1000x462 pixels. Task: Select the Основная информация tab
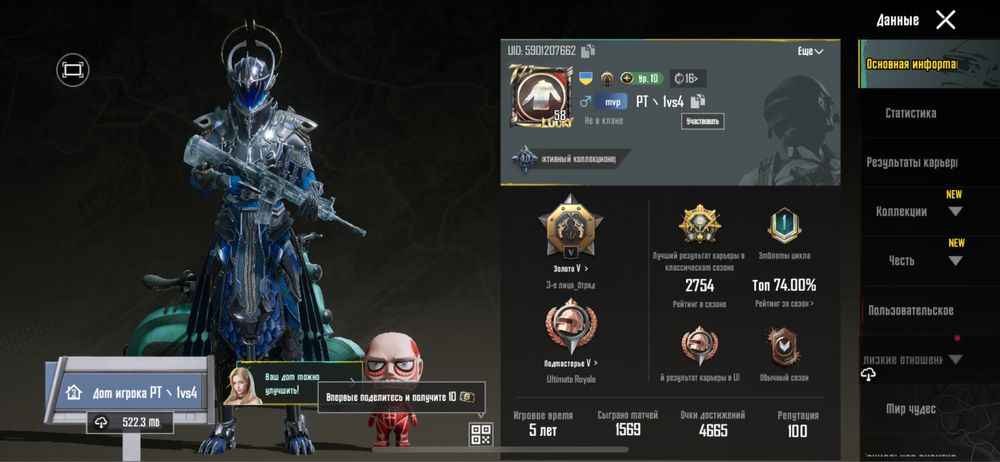pyautogui.click(x=910, y=64)
